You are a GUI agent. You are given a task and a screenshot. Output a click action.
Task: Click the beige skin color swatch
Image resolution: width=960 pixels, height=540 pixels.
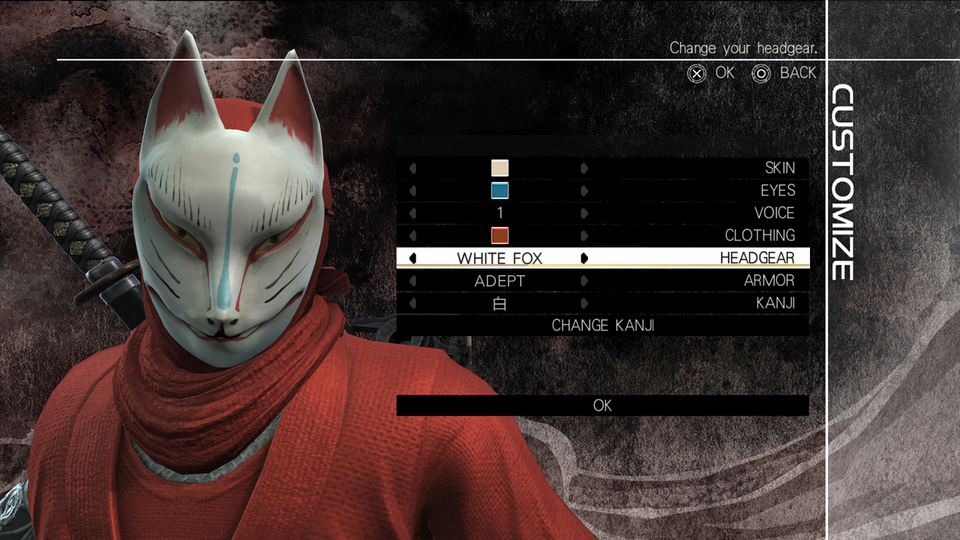(x=500, y=168)
